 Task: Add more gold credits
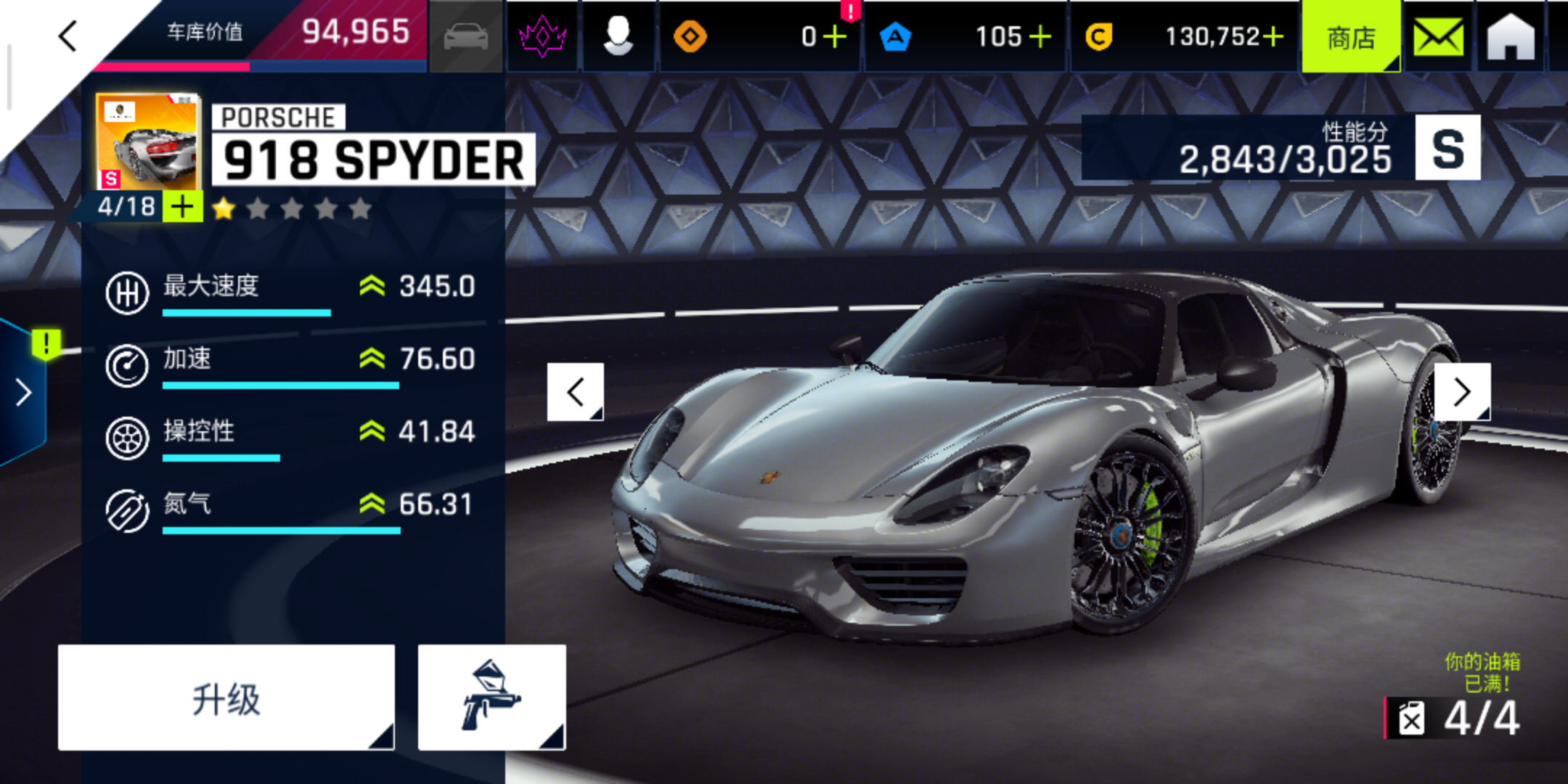point(1273,36)
